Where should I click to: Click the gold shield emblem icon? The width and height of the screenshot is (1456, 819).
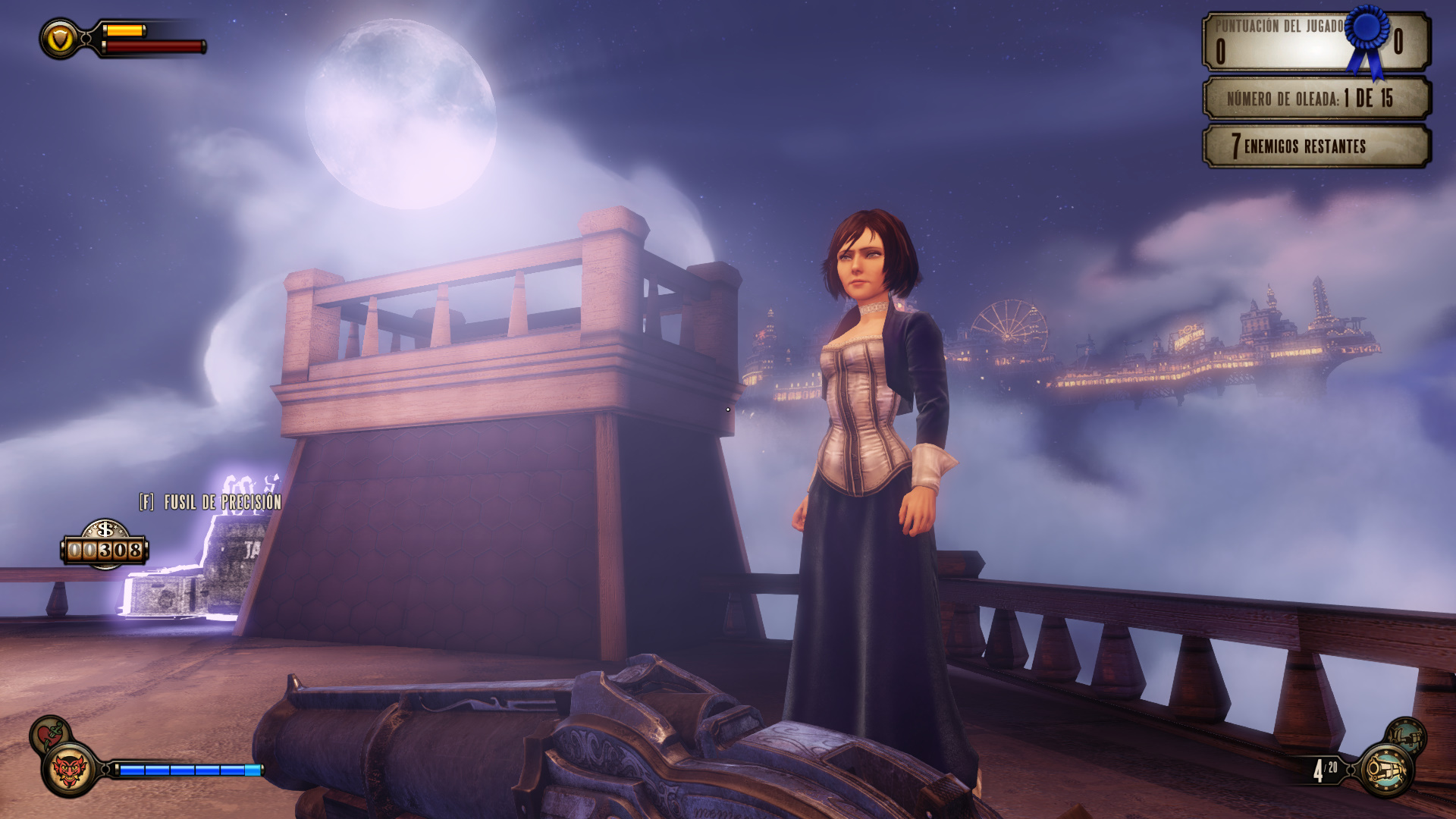click(60, 39)
